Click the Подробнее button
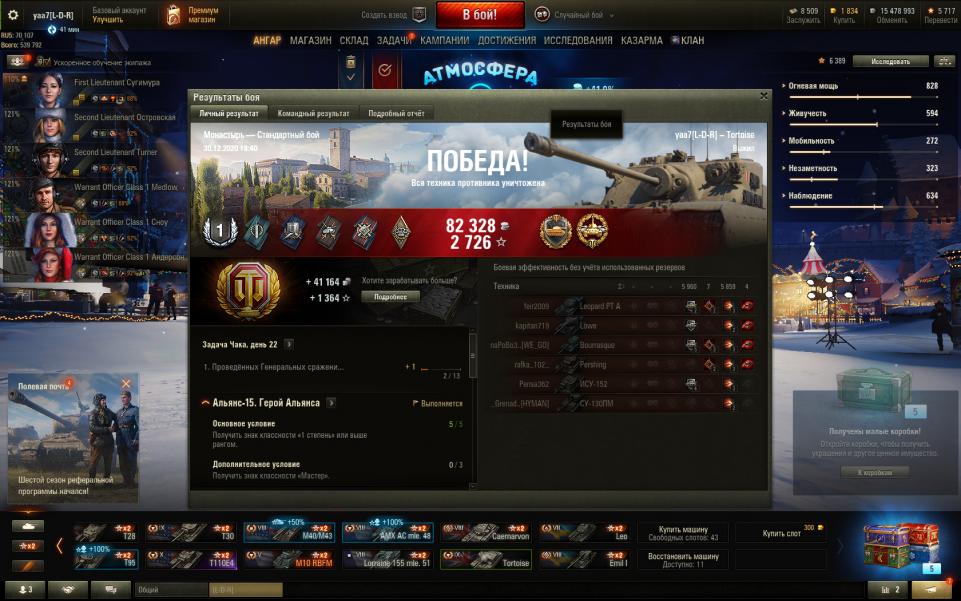The image size is (961, 601). [391, 297]
